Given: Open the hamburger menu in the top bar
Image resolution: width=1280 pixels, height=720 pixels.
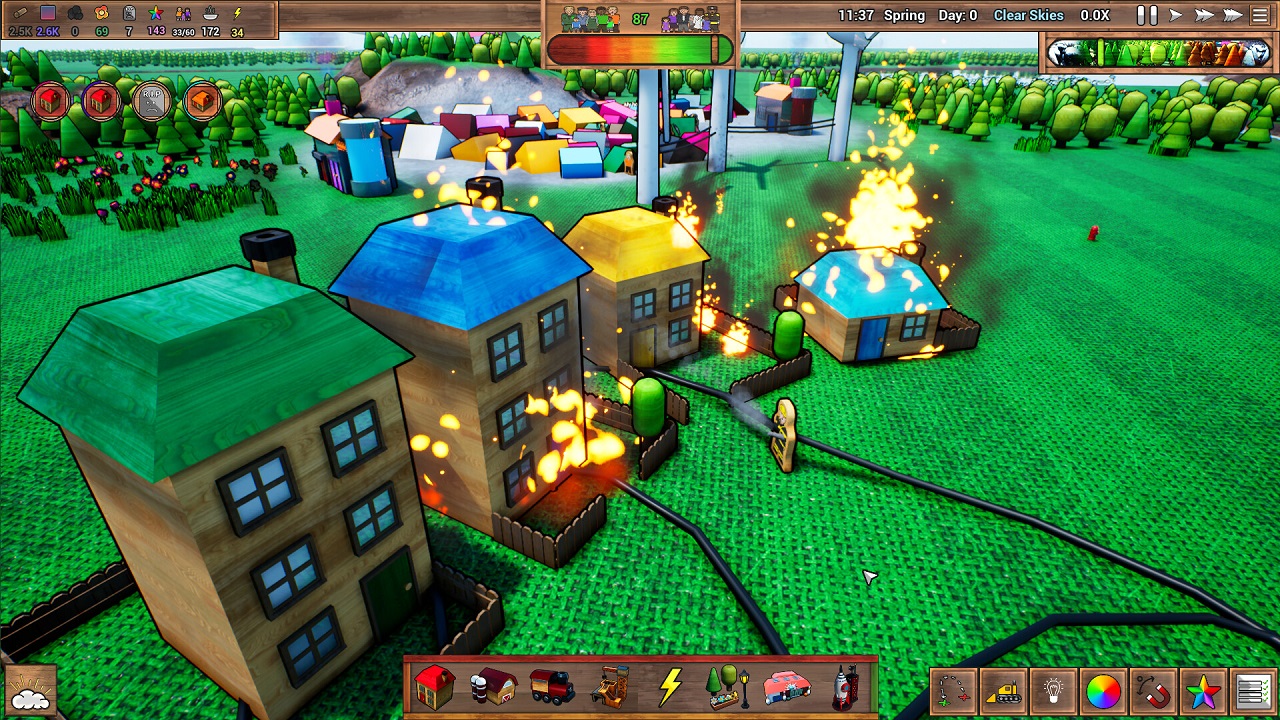Looking at the screenshot, I should tap(1261, 16).
